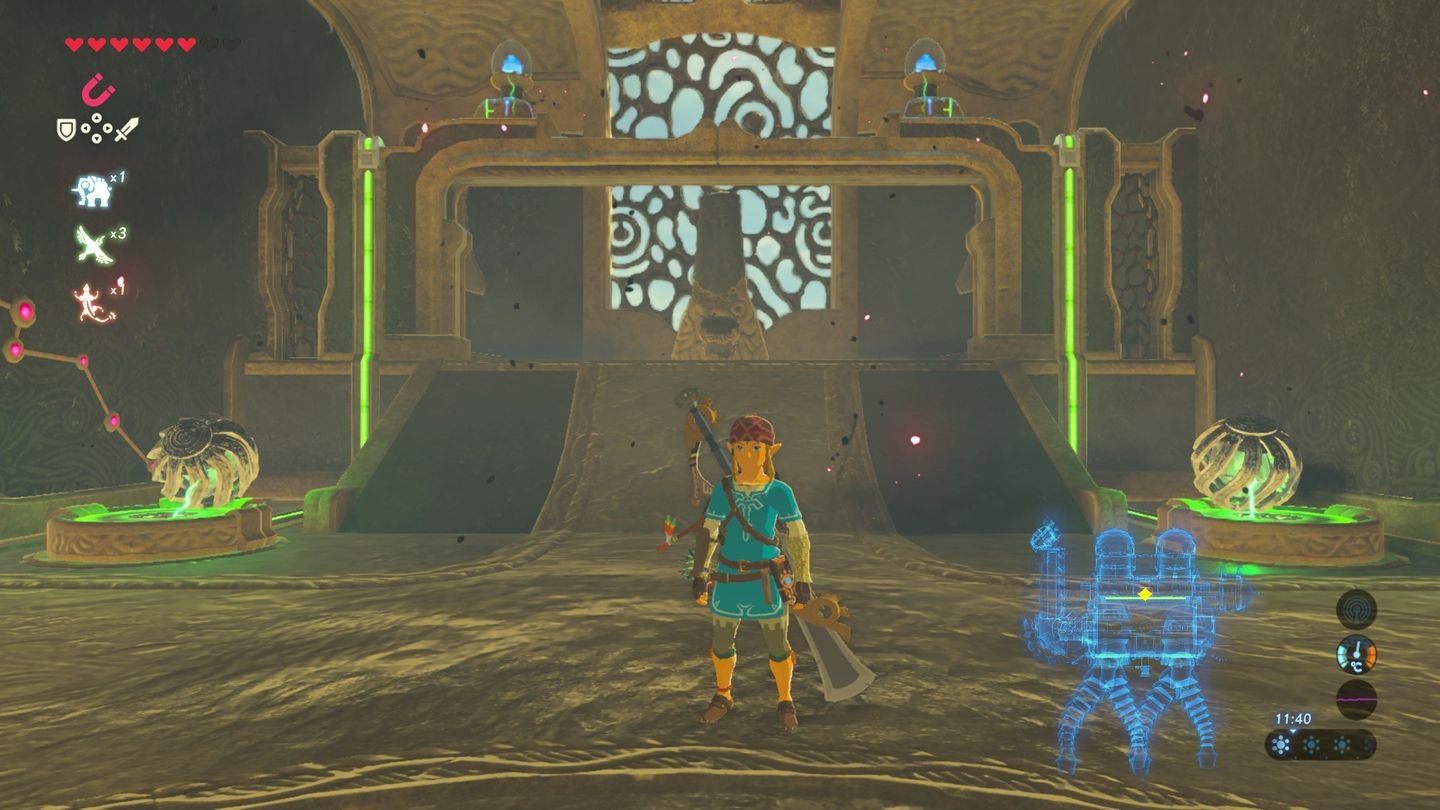Screen dimensions: 1440x810
Task: Open shield switcher via left d-pad arrow
Action: click(x=85, y=130)
